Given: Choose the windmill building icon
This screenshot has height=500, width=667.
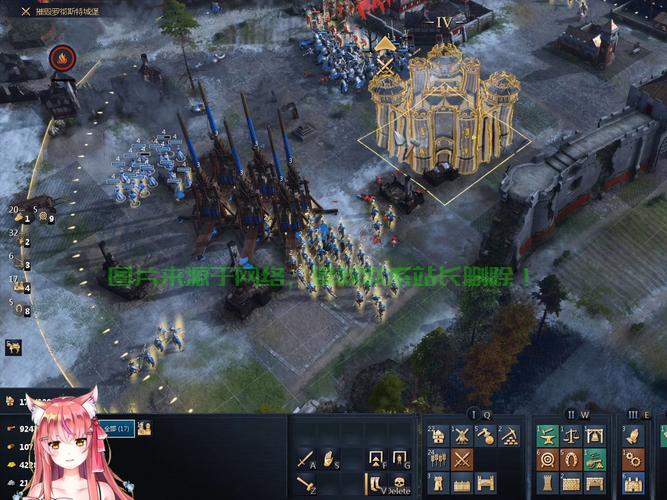Looking at the screenshot, I should point(462,436).
